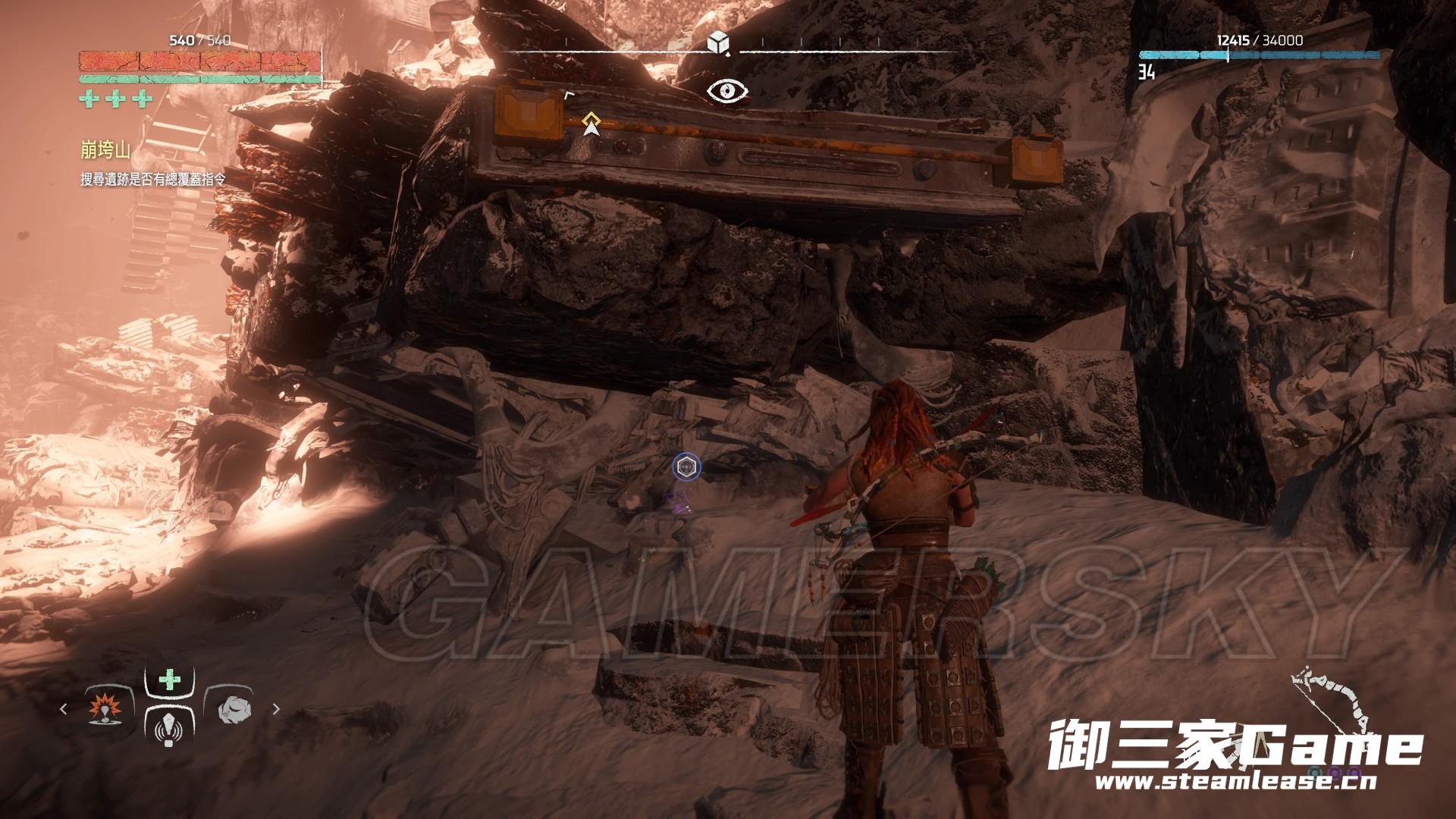Image resolution: width=1456 pixels, height=819 pixels.
Task: Use the green cross health potion slot
Action: 168,680
